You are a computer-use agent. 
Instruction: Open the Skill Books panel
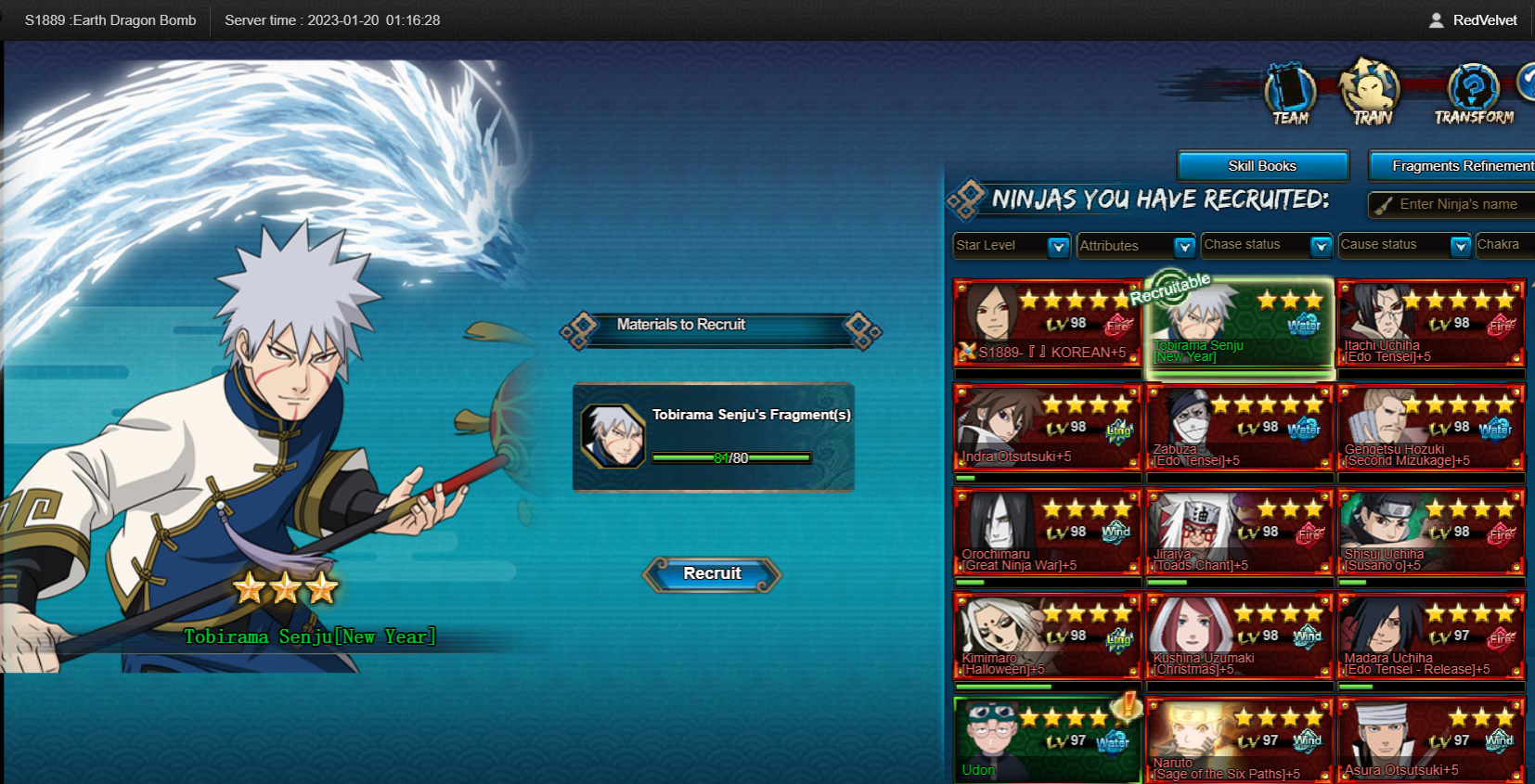coord(1262,166)
